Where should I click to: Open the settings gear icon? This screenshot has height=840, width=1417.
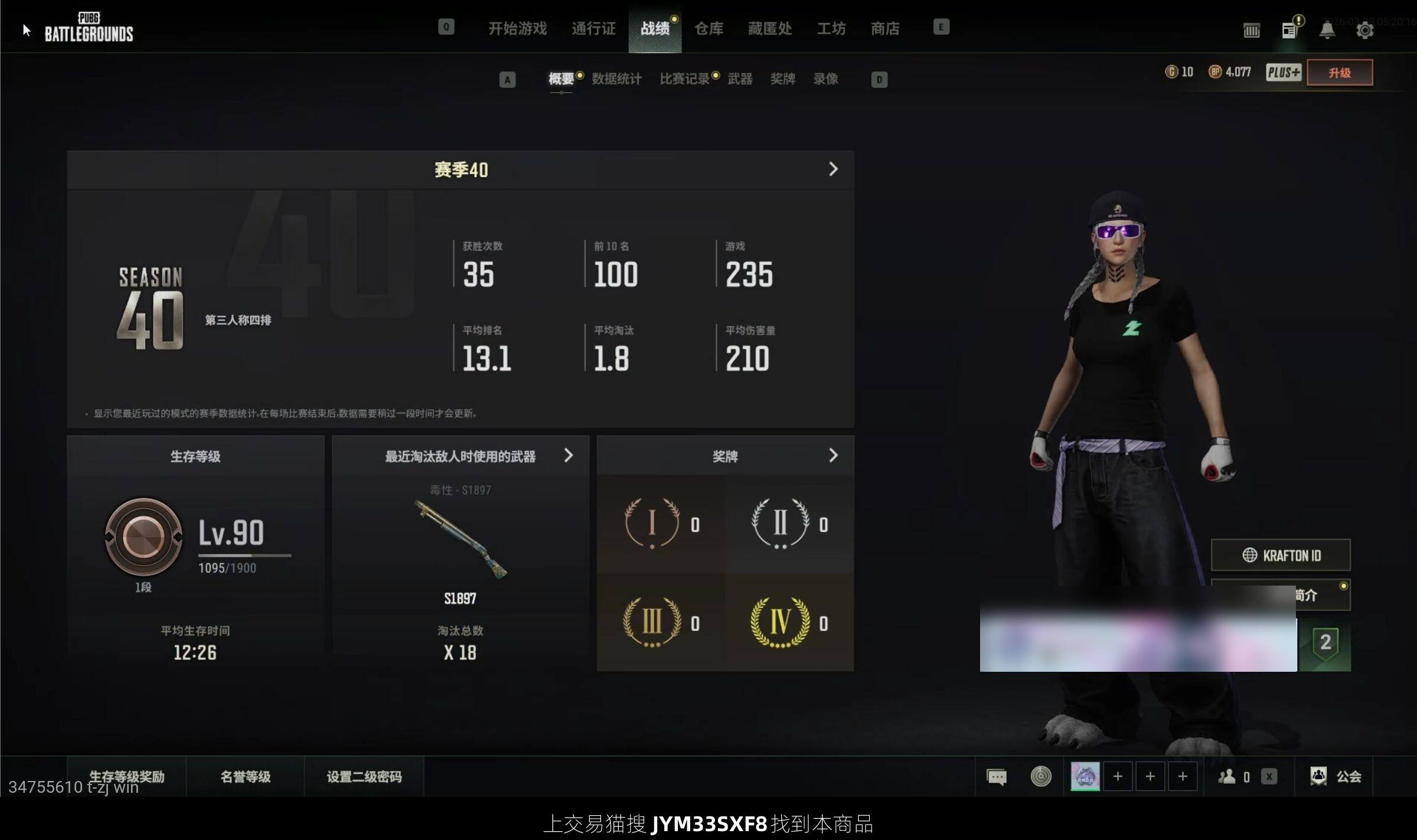[x=1364, y=30]
